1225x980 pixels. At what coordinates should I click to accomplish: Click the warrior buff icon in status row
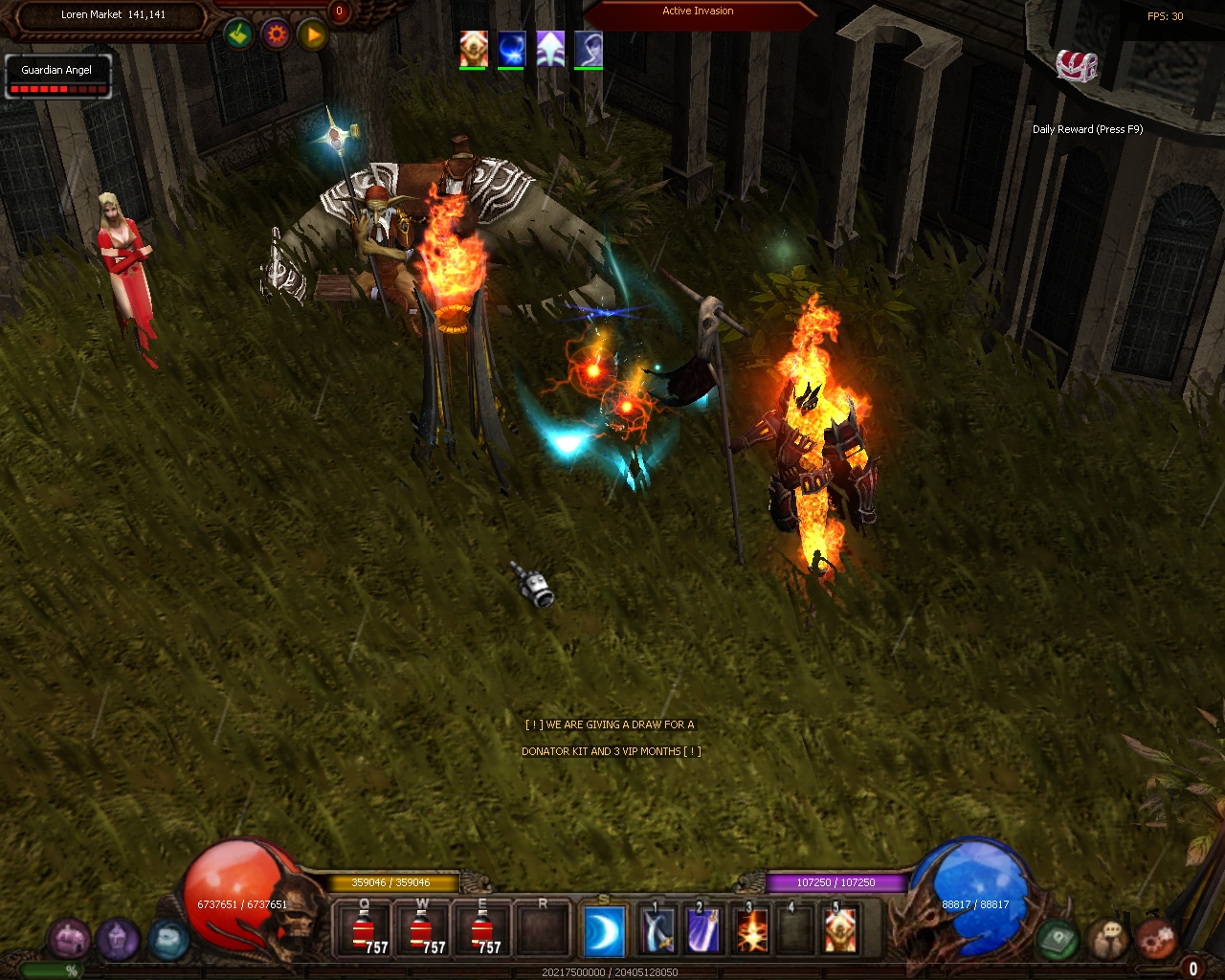pos(474,48)
